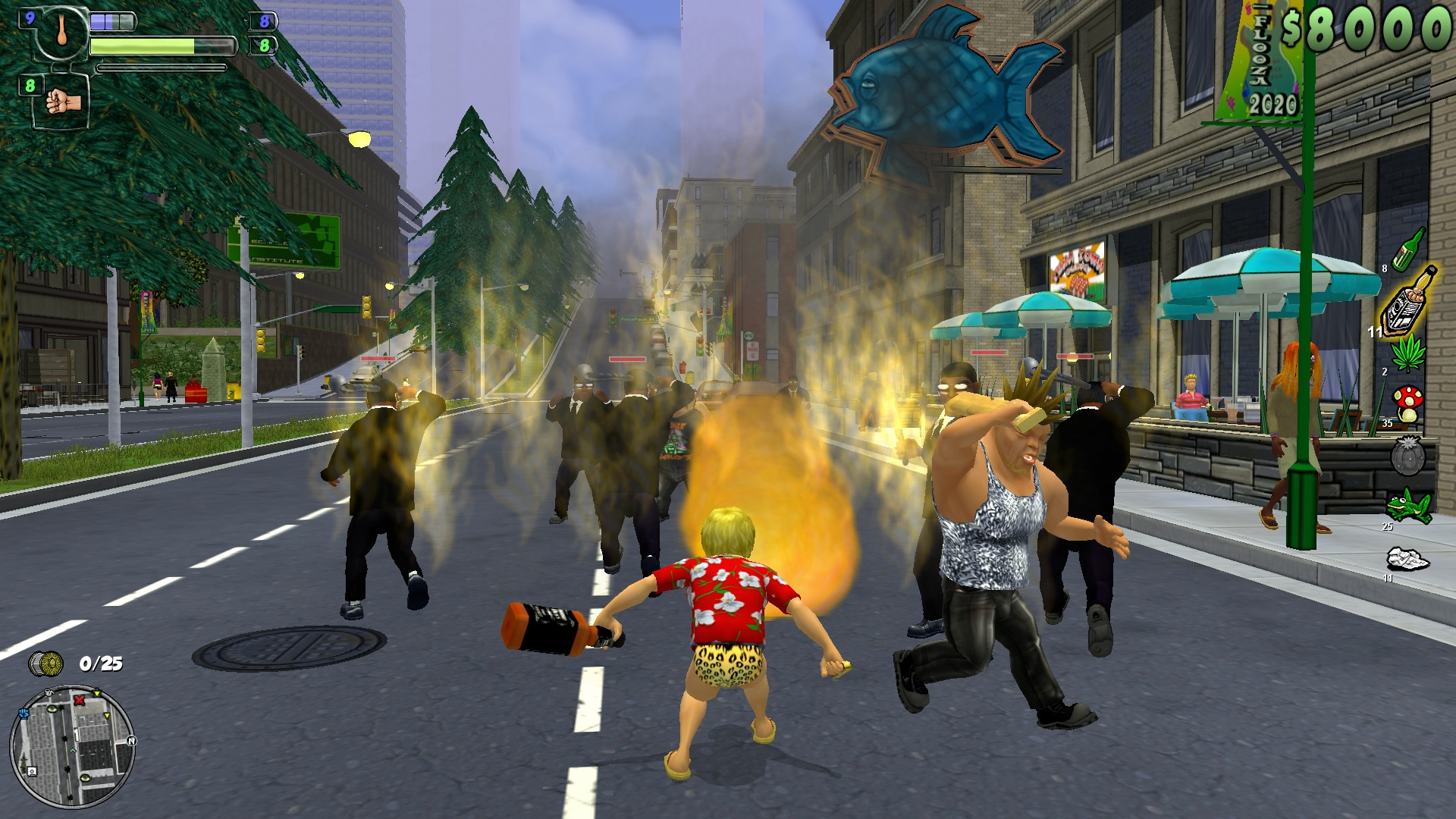Select the green glass bottle item
The height and width of the screenshot is (819, 1456).
[1410, 248]
